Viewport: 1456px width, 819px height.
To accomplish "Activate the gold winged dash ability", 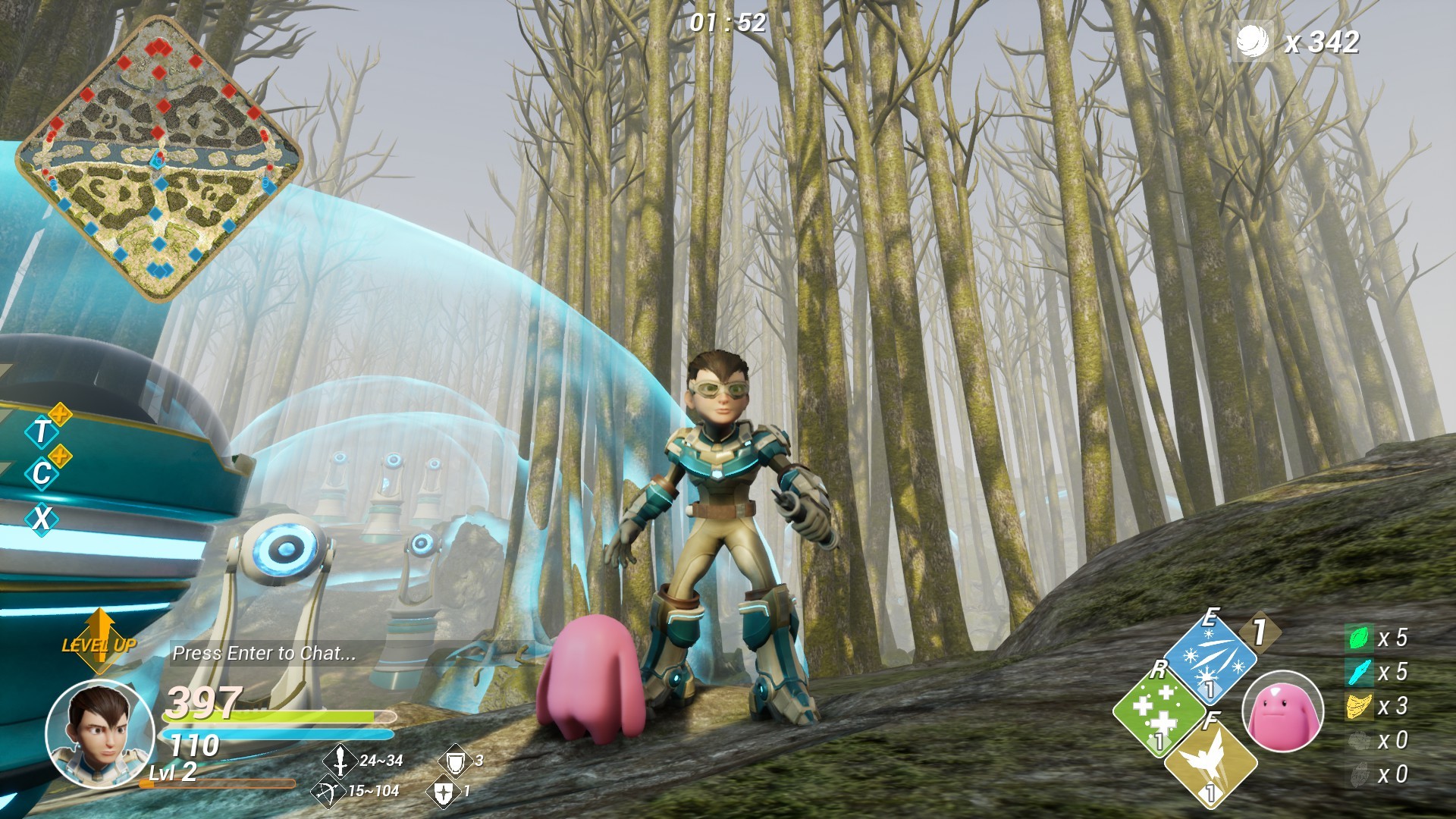I will (1210, 761).
